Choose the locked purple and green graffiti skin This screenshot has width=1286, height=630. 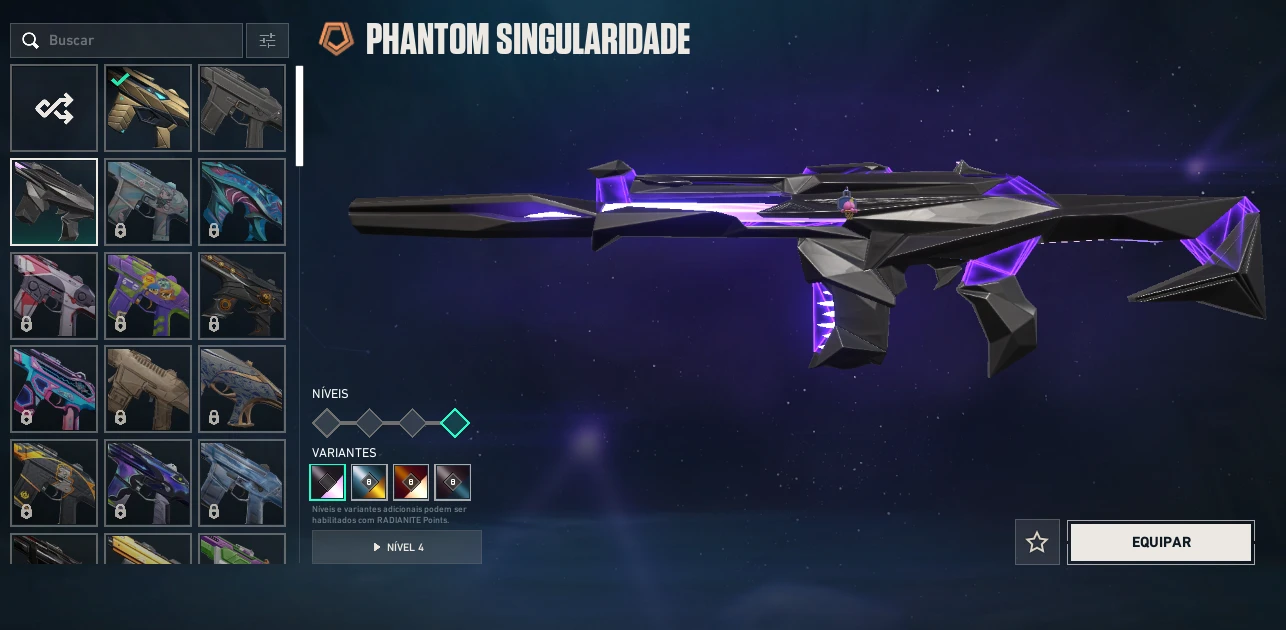(148, 295)
